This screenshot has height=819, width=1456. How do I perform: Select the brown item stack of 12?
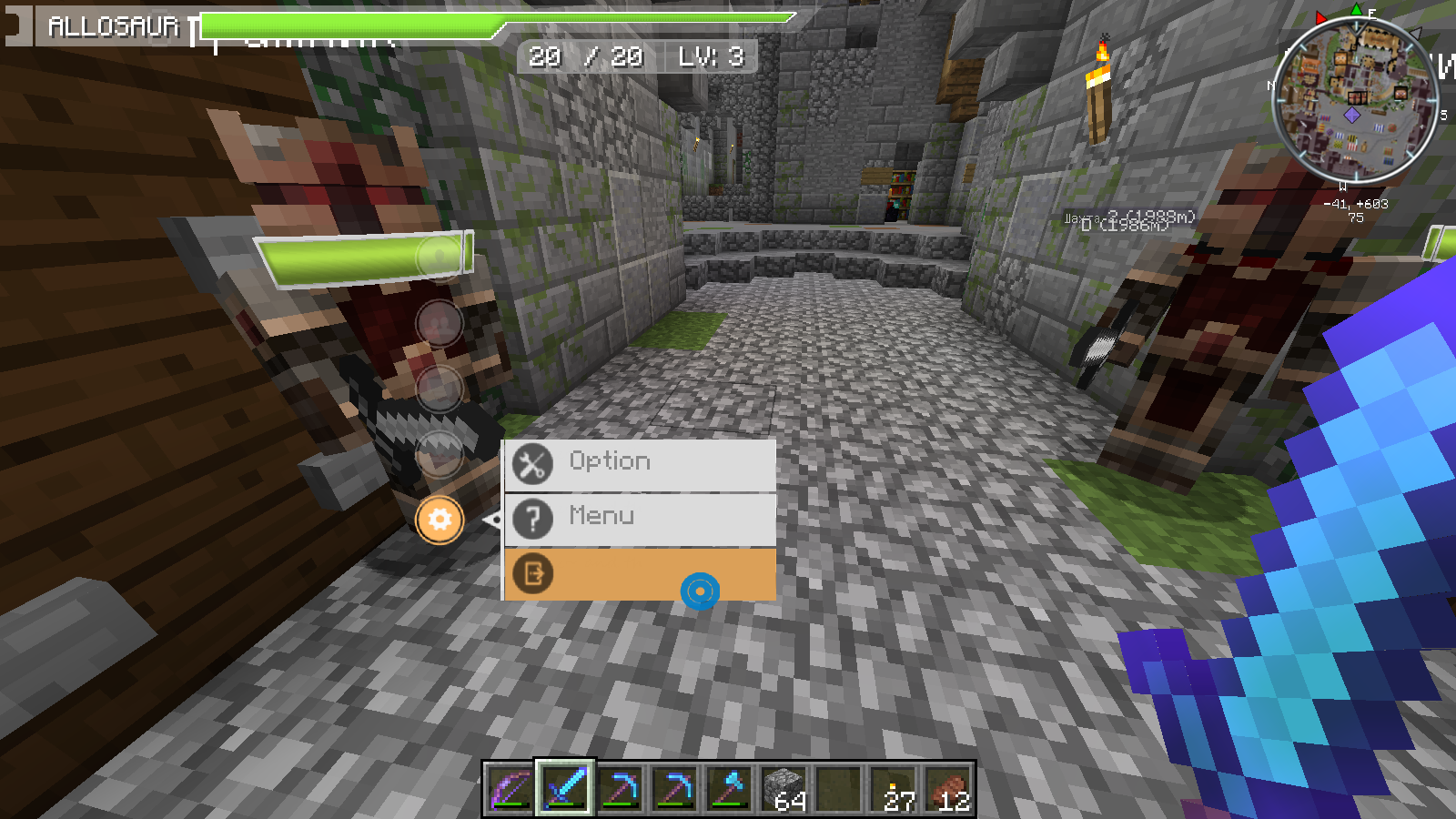click(948, 788)
